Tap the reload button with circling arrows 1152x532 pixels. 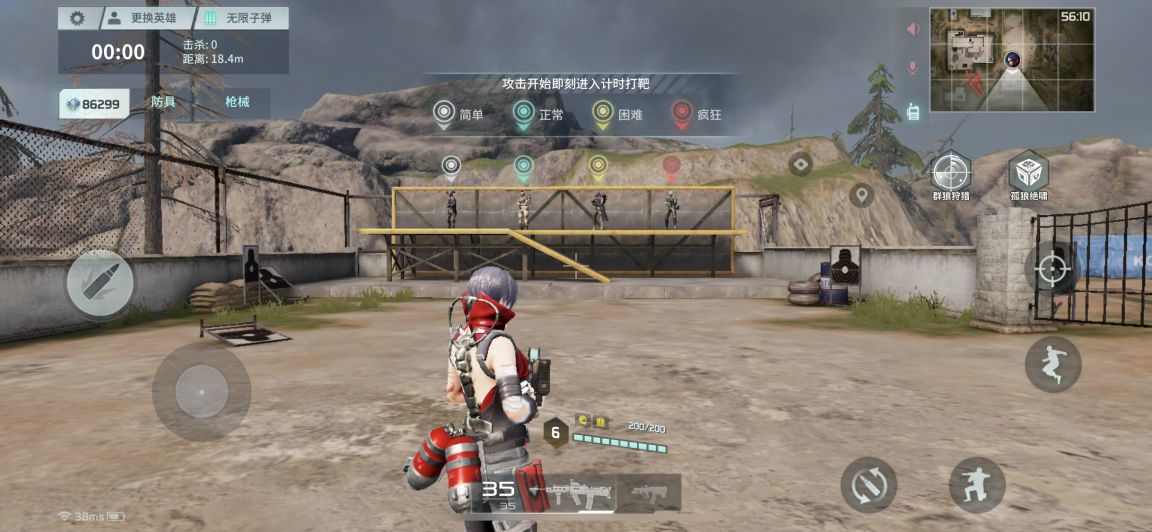pos(868,485)
